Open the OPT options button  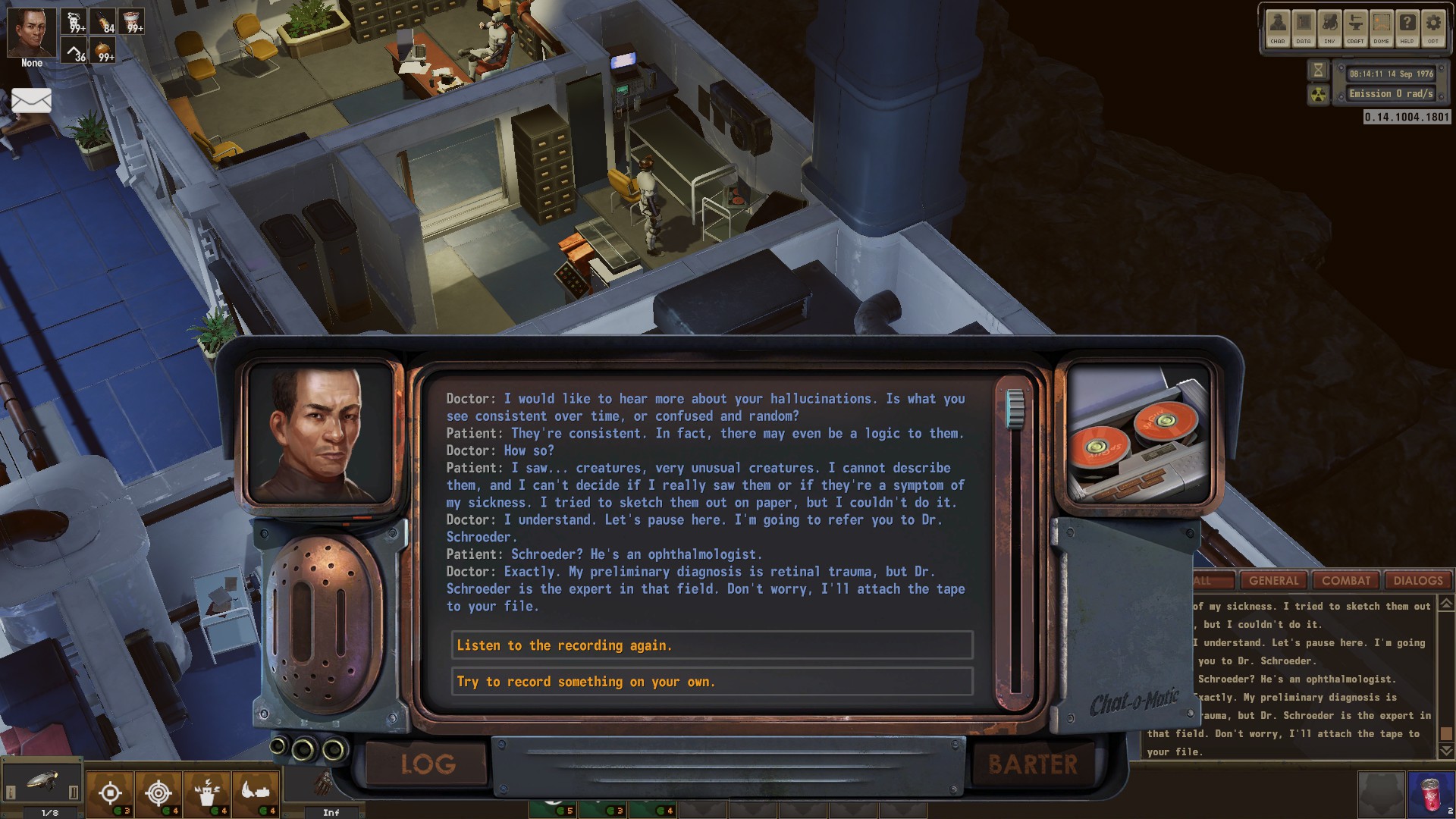point(1432,28)
